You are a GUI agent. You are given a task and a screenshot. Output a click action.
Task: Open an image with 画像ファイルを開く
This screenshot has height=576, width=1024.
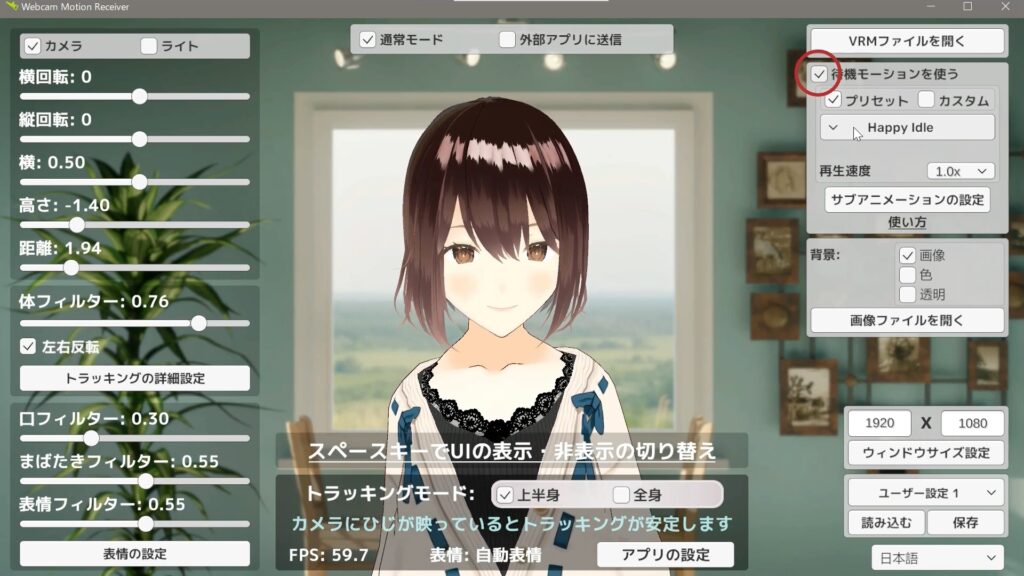[x=906, y=321]
